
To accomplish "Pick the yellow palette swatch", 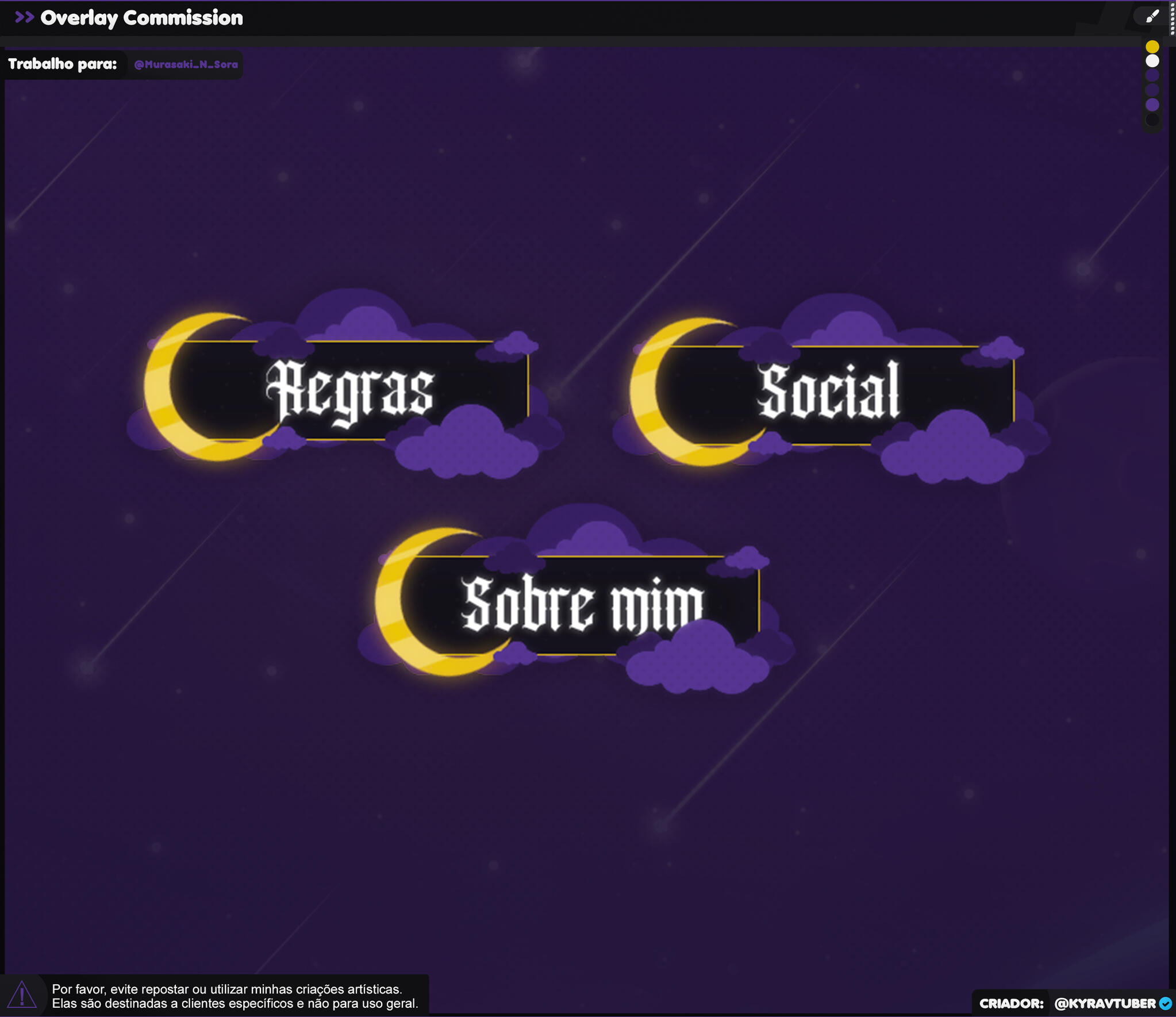I will coord(1152,47).
